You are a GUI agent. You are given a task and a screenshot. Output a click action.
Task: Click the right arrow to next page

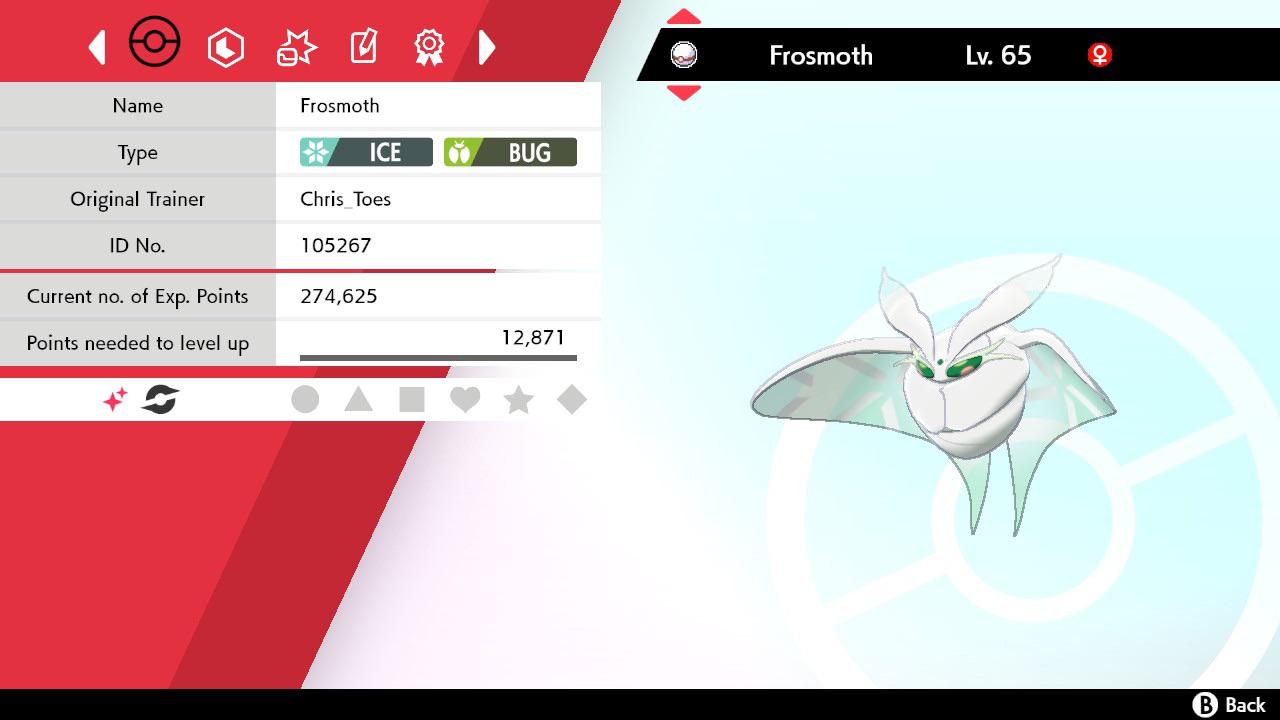[487, 46]
